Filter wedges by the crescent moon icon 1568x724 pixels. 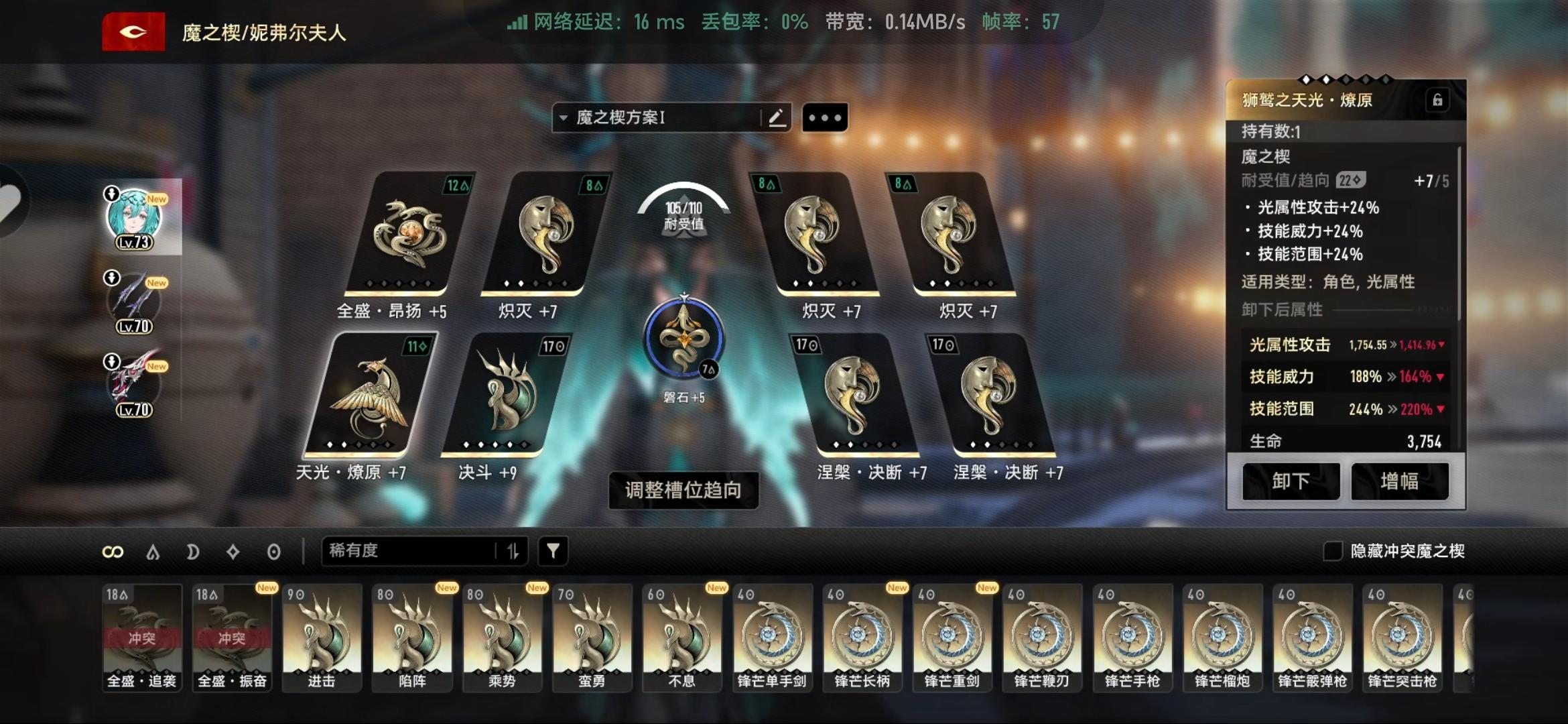(x=193, y=551)
